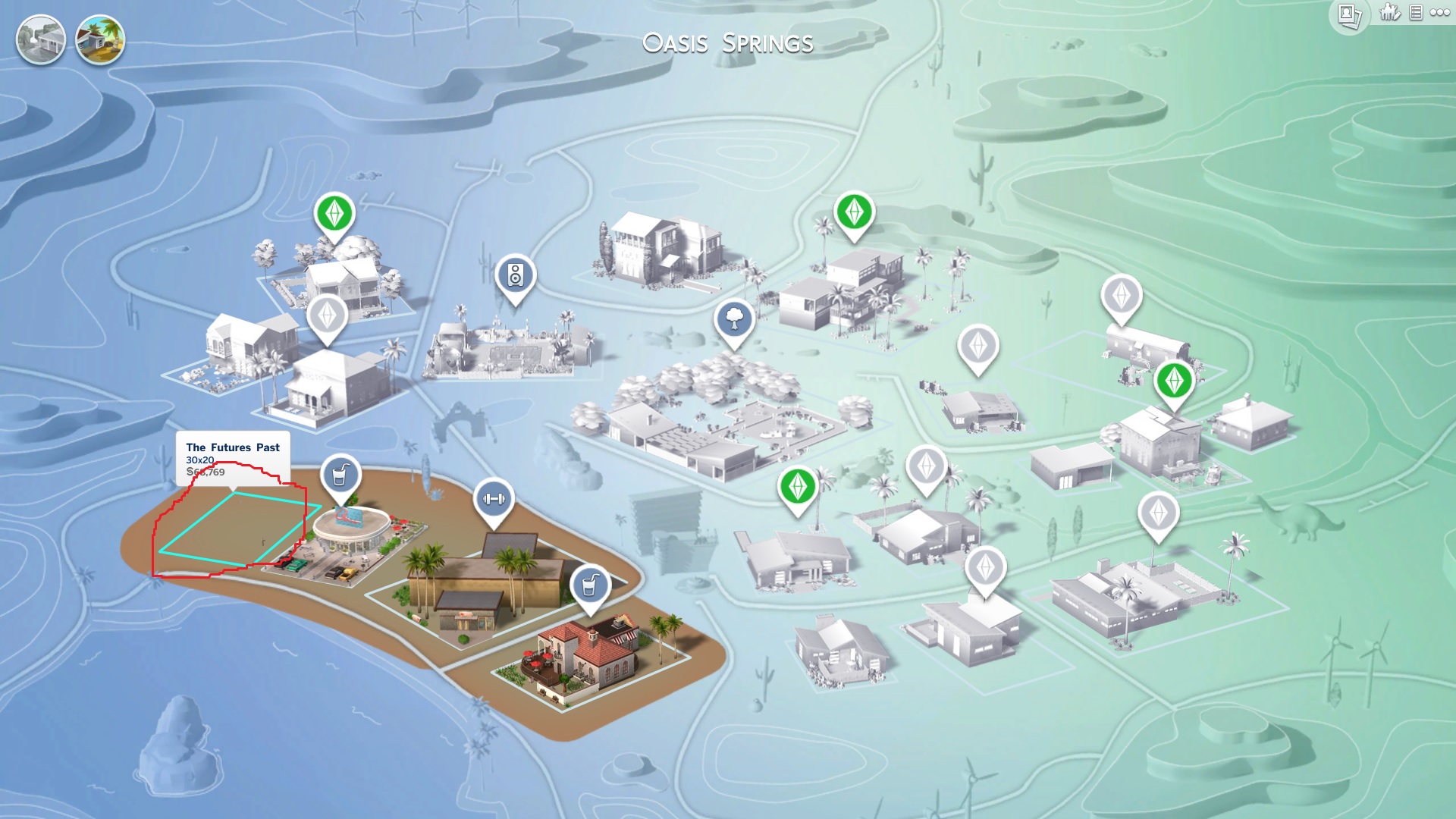
Task: Click the price $68,769 in the tooltip
Action: pos(204,472)
